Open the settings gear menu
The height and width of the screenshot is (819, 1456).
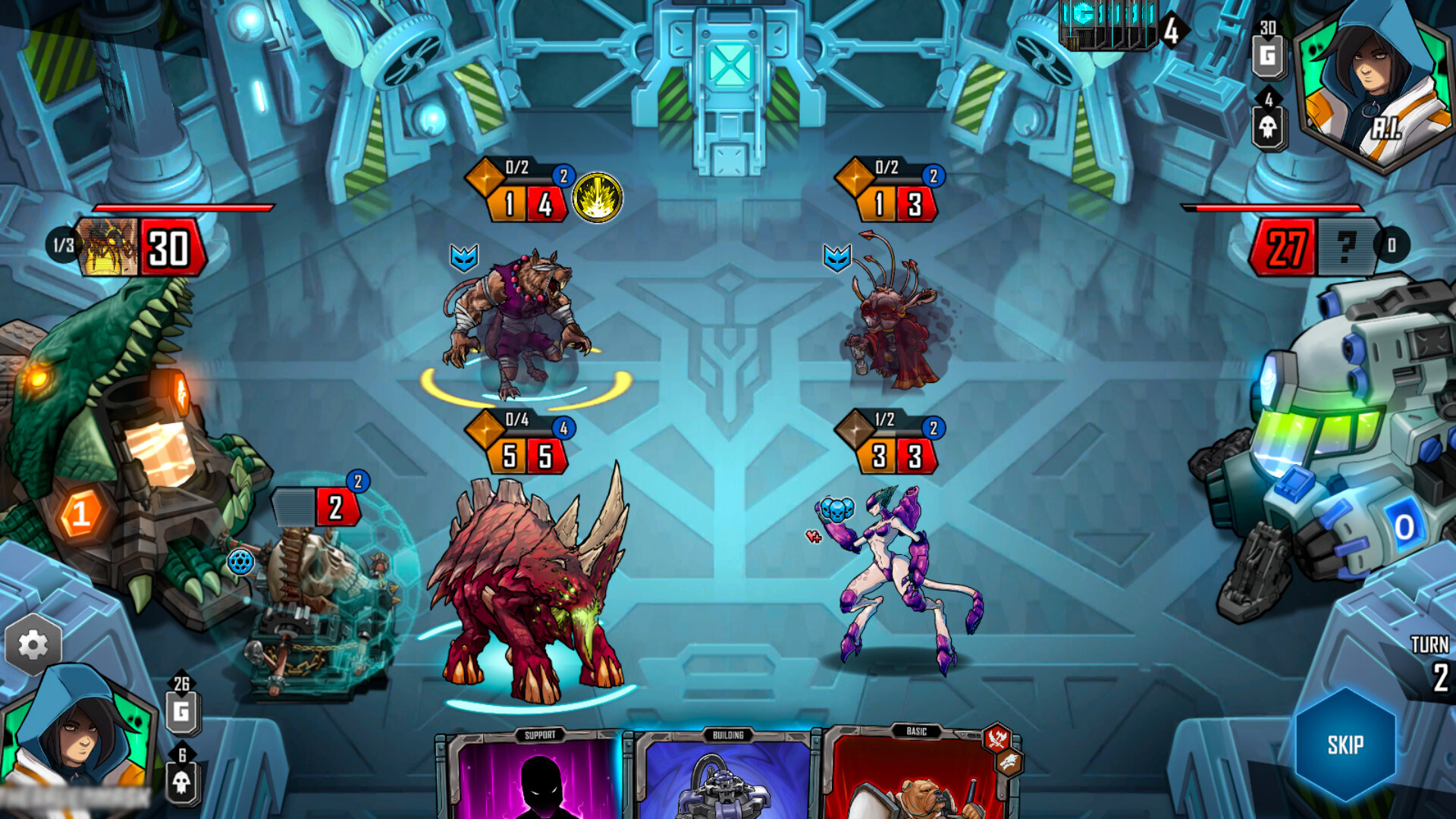coord(32,644)
